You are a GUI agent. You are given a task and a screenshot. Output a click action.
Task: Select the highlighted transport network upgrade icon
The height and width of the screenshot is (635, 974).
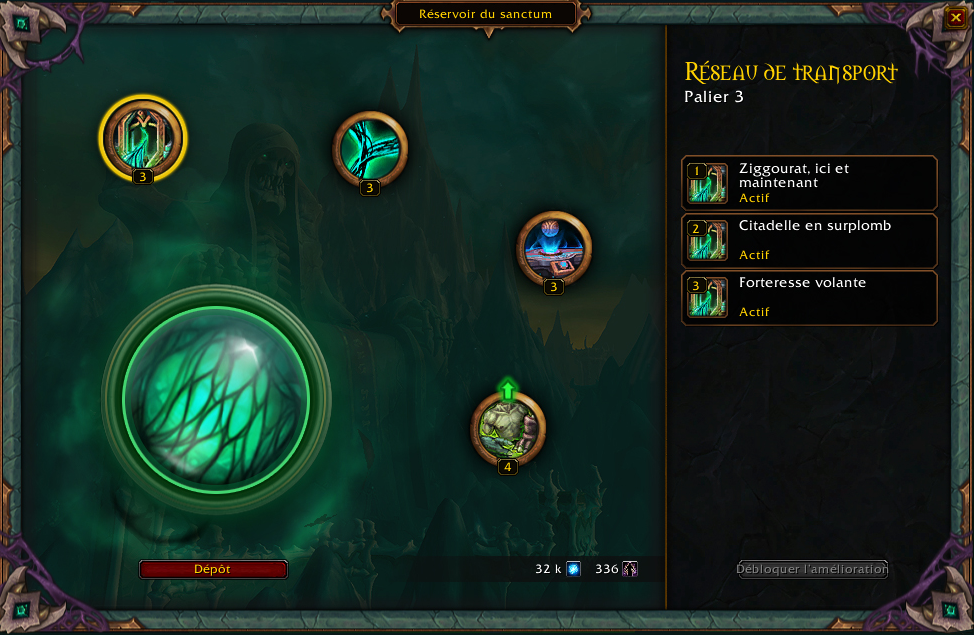(143, 137)
